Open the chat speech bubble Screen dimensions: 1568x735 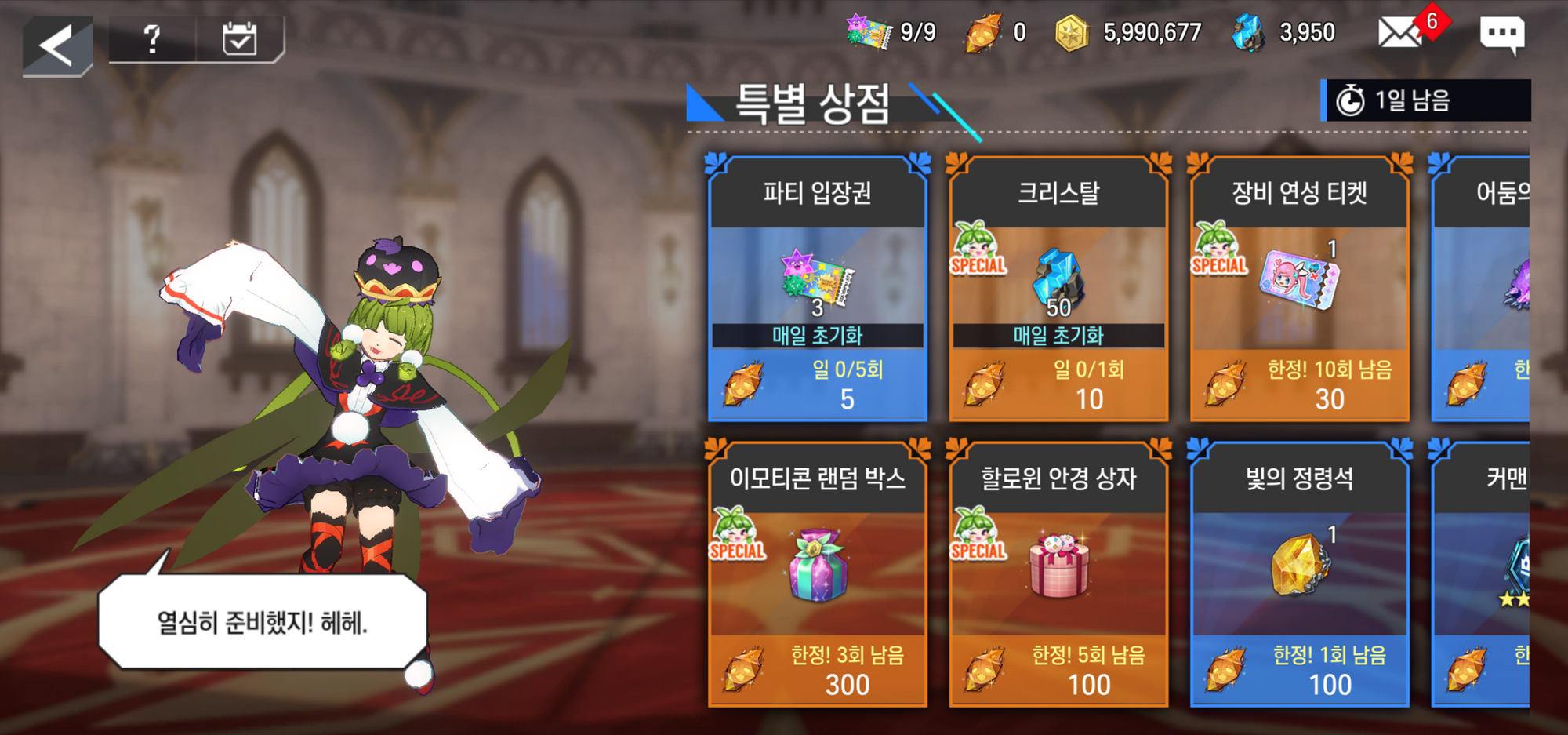point(1501,35)
